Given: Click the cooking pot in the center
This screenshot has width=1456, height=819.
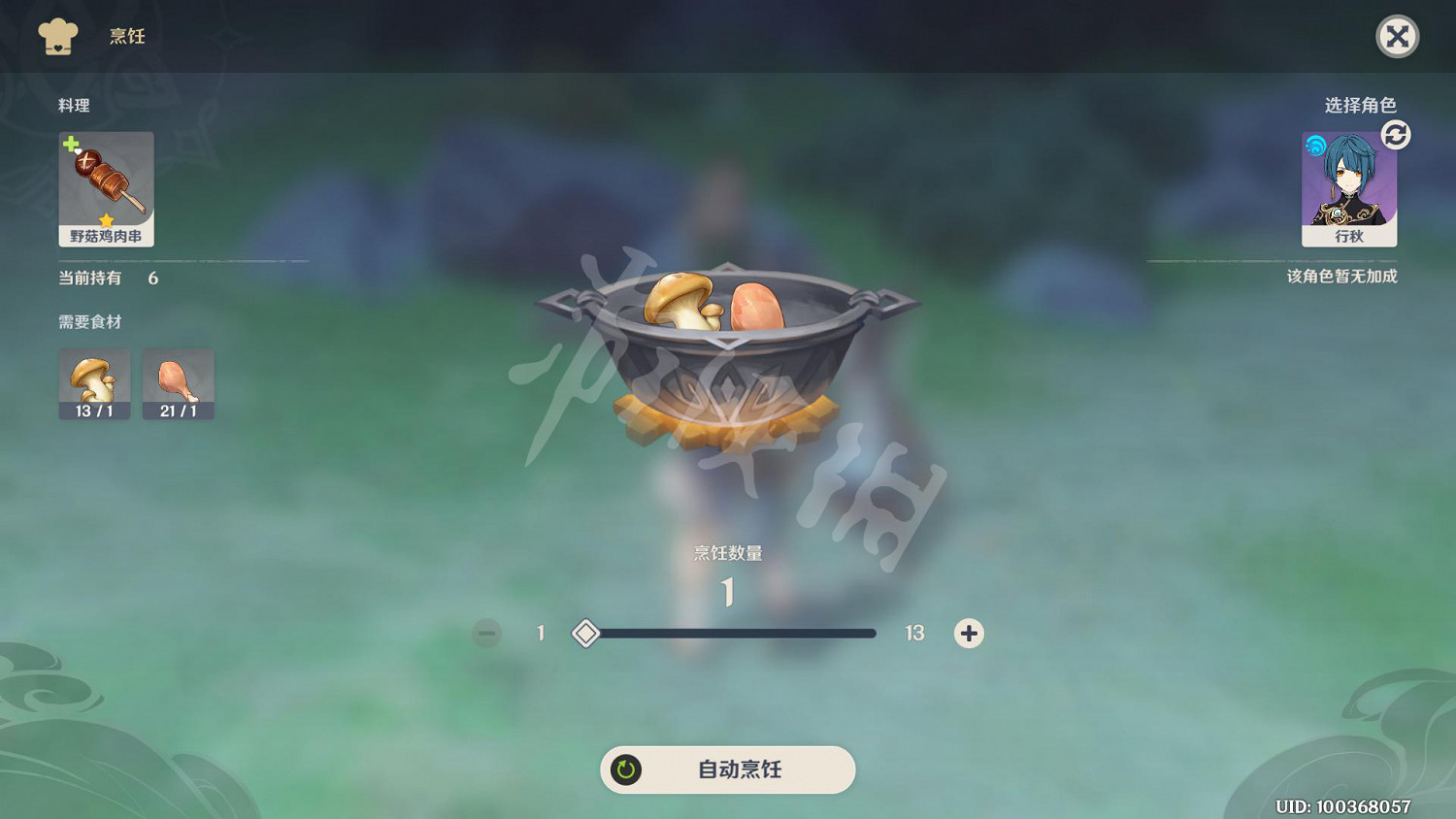Looking at the screenshot, I should [728, 359].
